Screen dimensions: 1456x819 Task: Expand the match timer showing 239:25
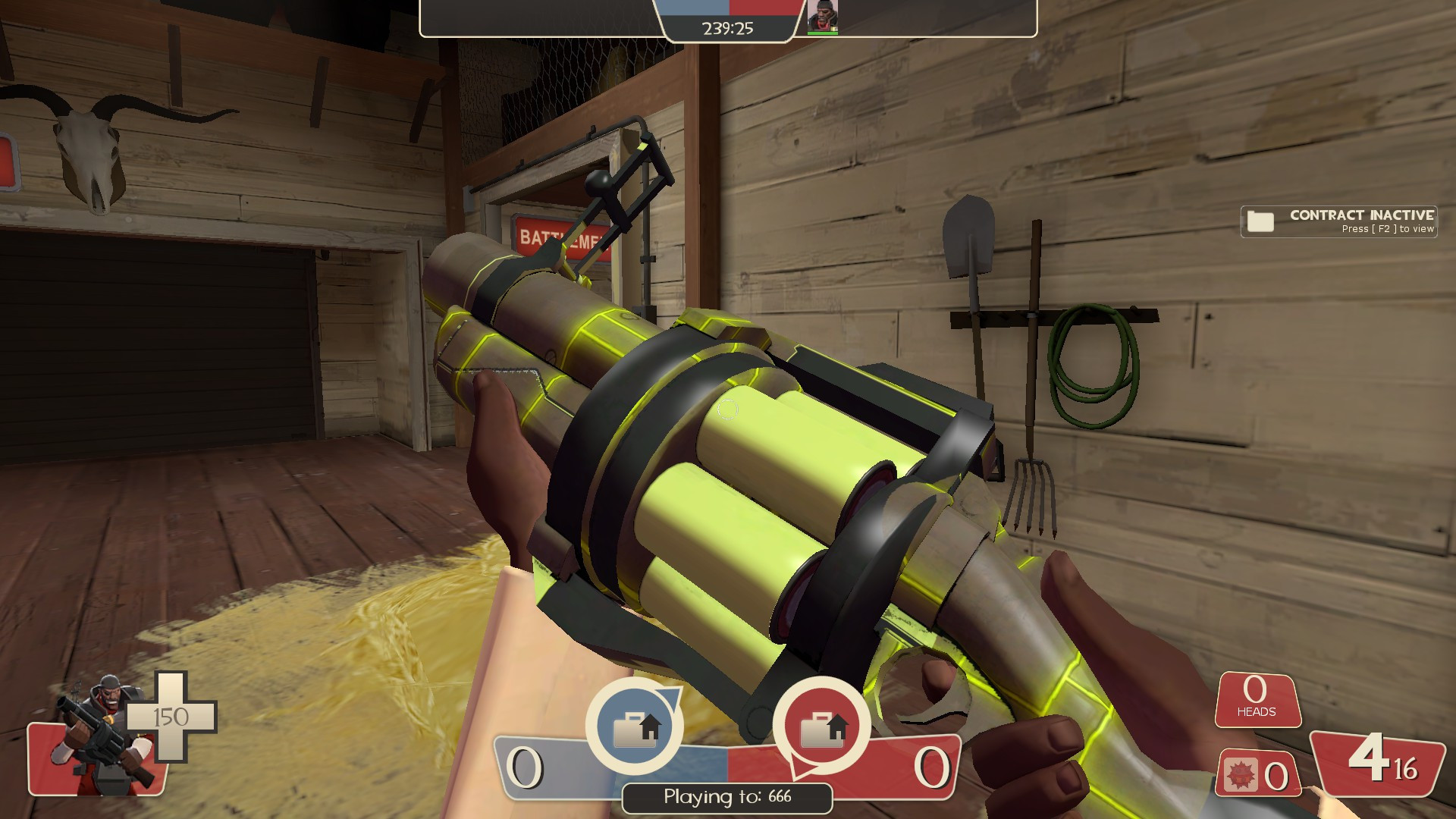[x=726, y=29]
